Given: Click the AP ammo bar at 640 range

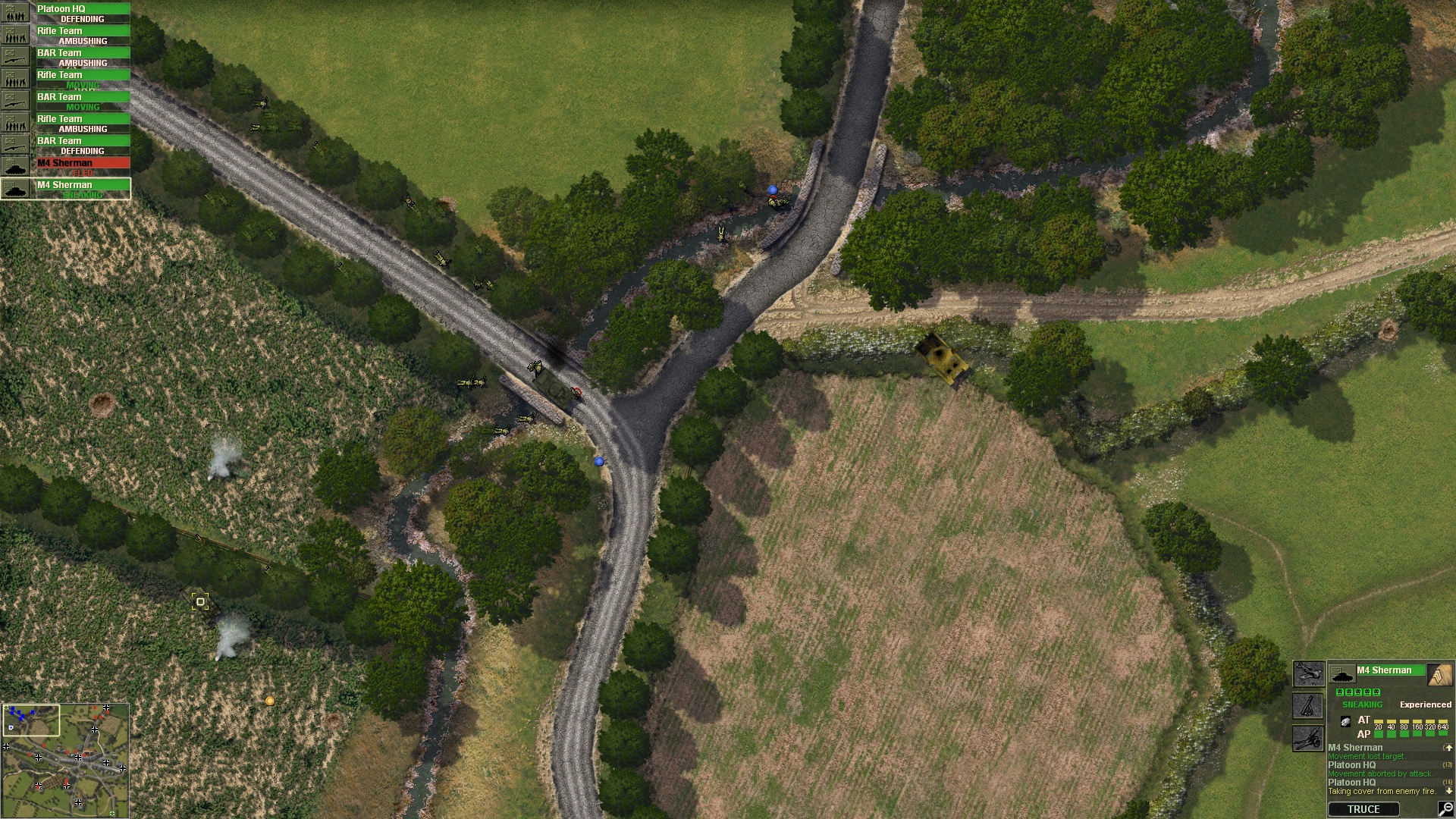Looking at the screenshot, I should [x=1443, y=733].
